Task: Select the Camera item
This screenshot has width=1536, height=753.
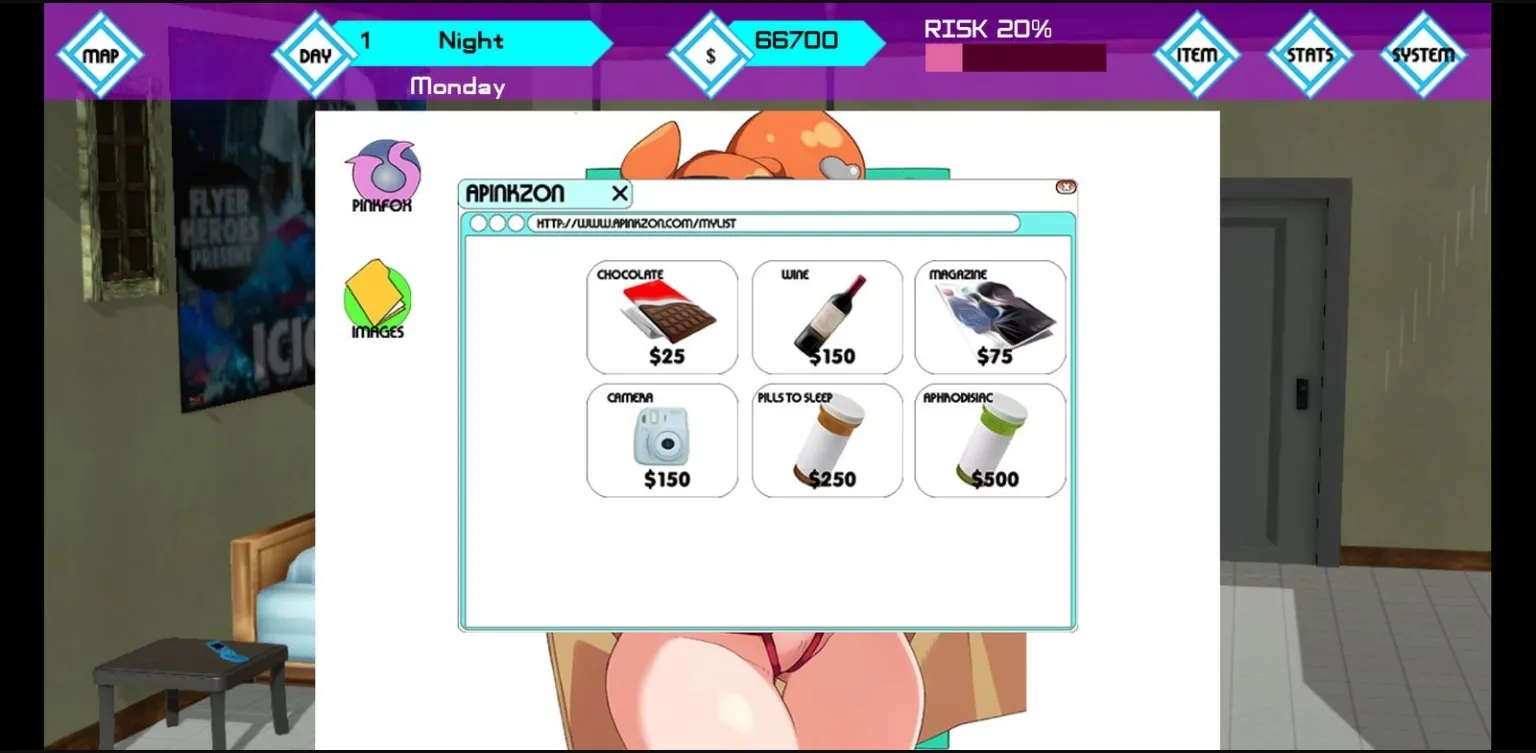Action: point(662,440)
